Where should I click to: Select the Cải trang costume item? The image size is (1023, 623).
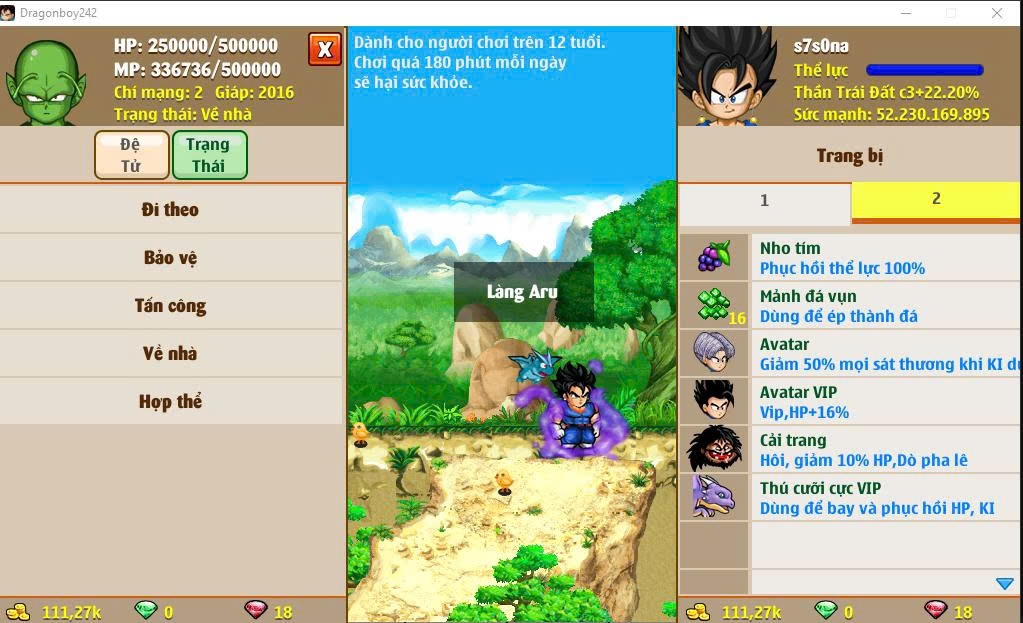click(x=850, y=450)
